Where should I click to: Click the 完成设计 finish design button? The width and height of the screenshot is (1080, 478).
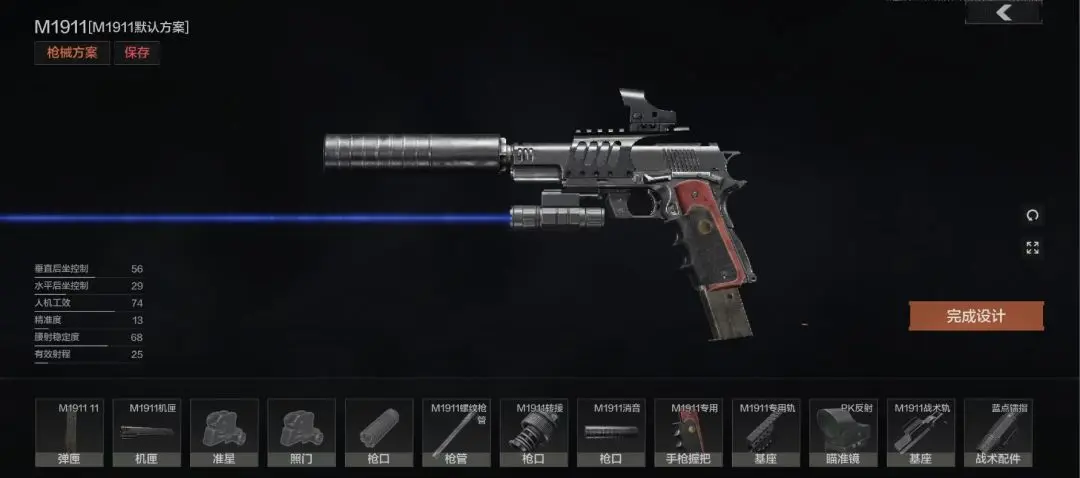pyautogui.click(x=976, y=316)
